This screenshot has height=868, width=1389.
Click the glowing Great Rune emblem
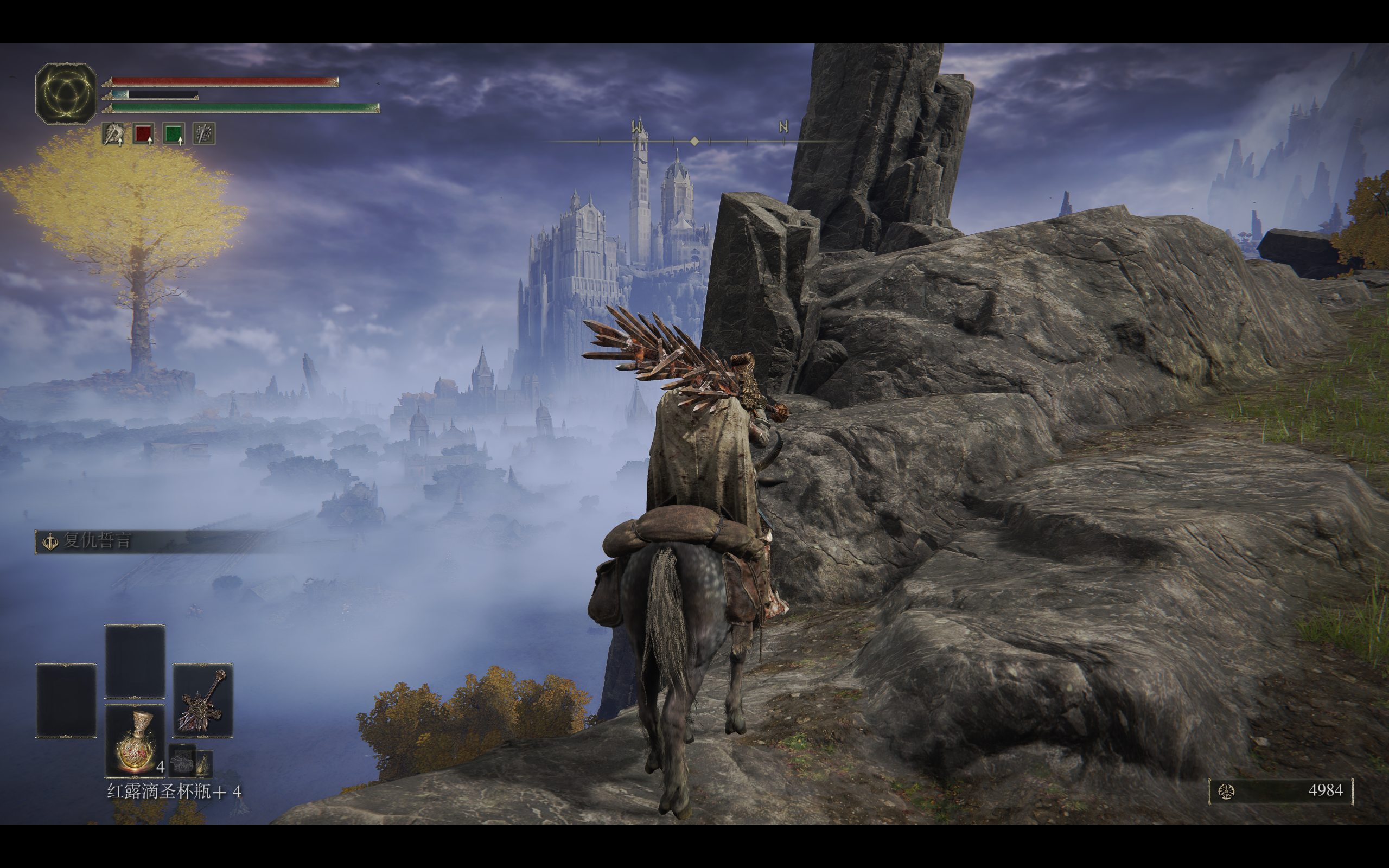point(66,93)
